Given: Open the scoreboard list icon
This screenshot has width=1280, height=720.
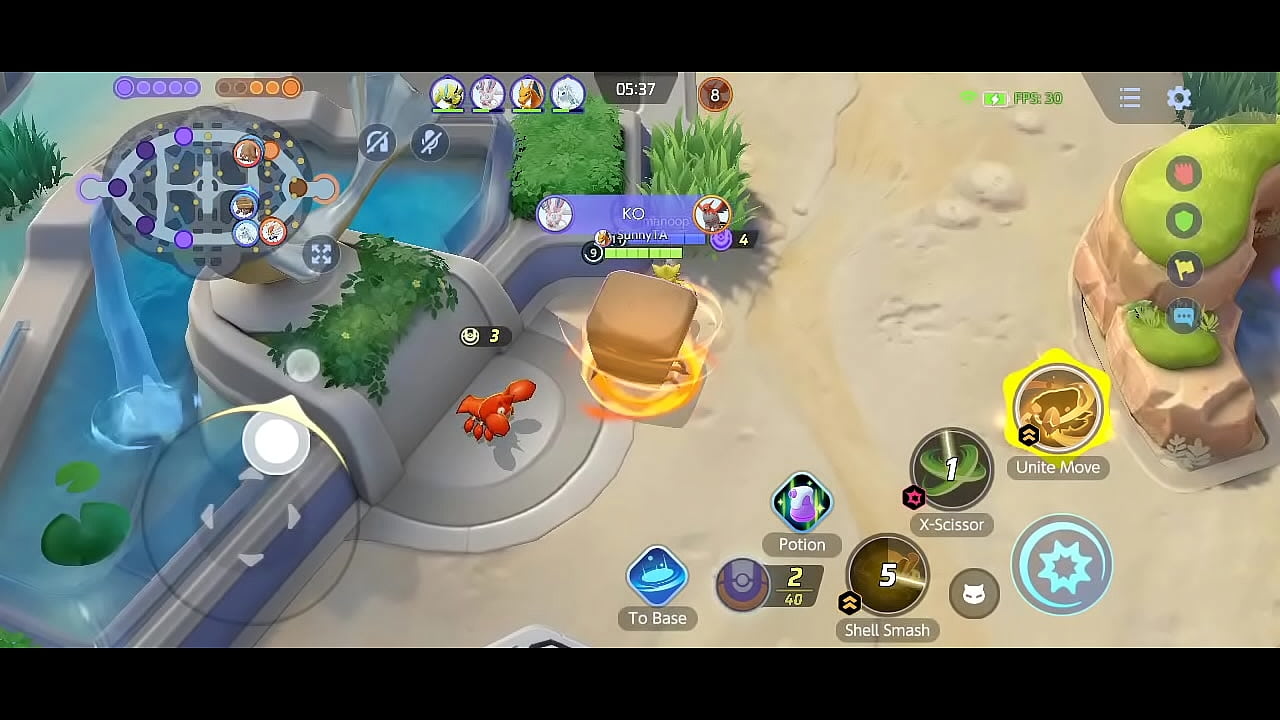Looking at the screenshot, I should click(x=1130, y=98).
